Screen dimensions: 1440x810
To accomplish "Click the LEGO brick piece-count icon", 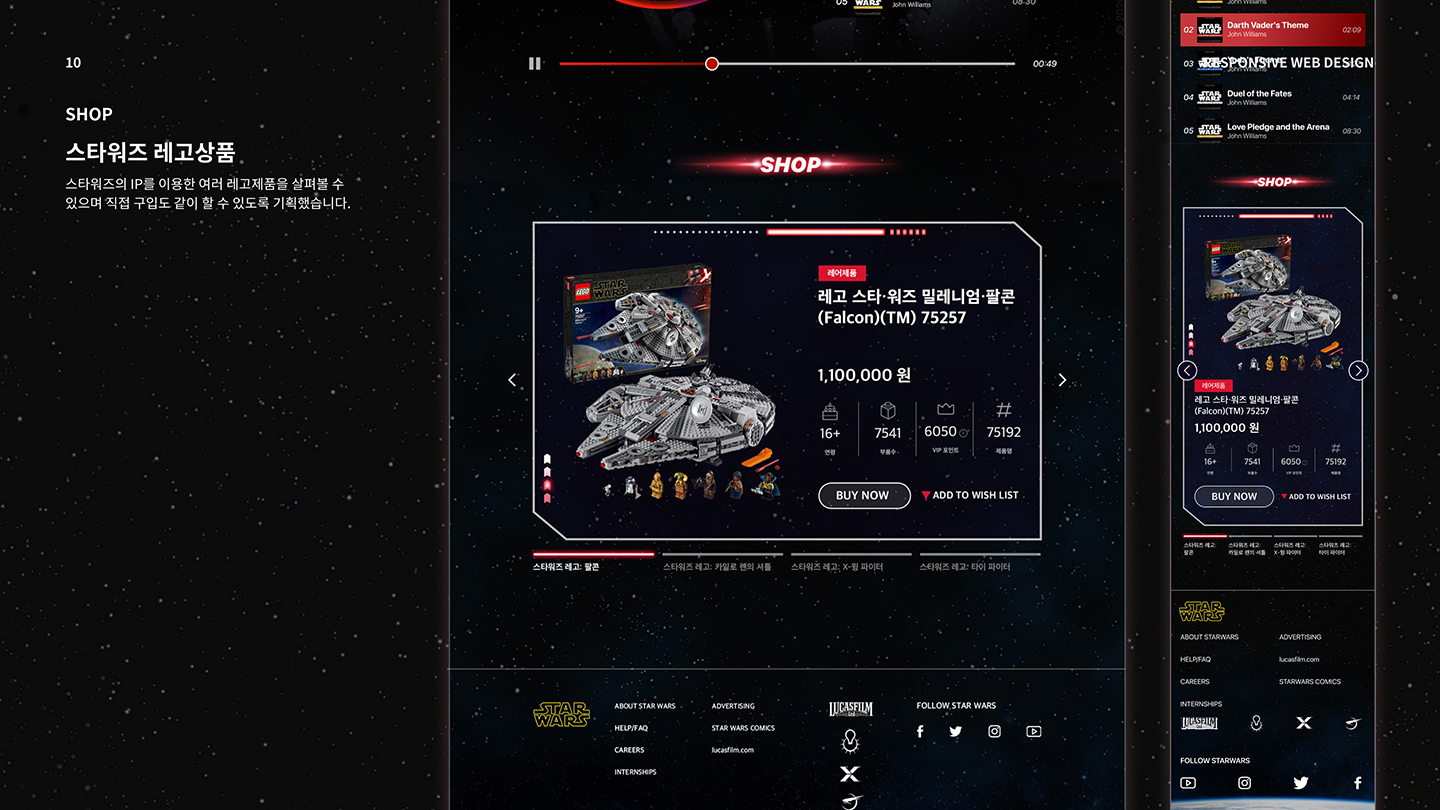I will click(x=886, y=409).
